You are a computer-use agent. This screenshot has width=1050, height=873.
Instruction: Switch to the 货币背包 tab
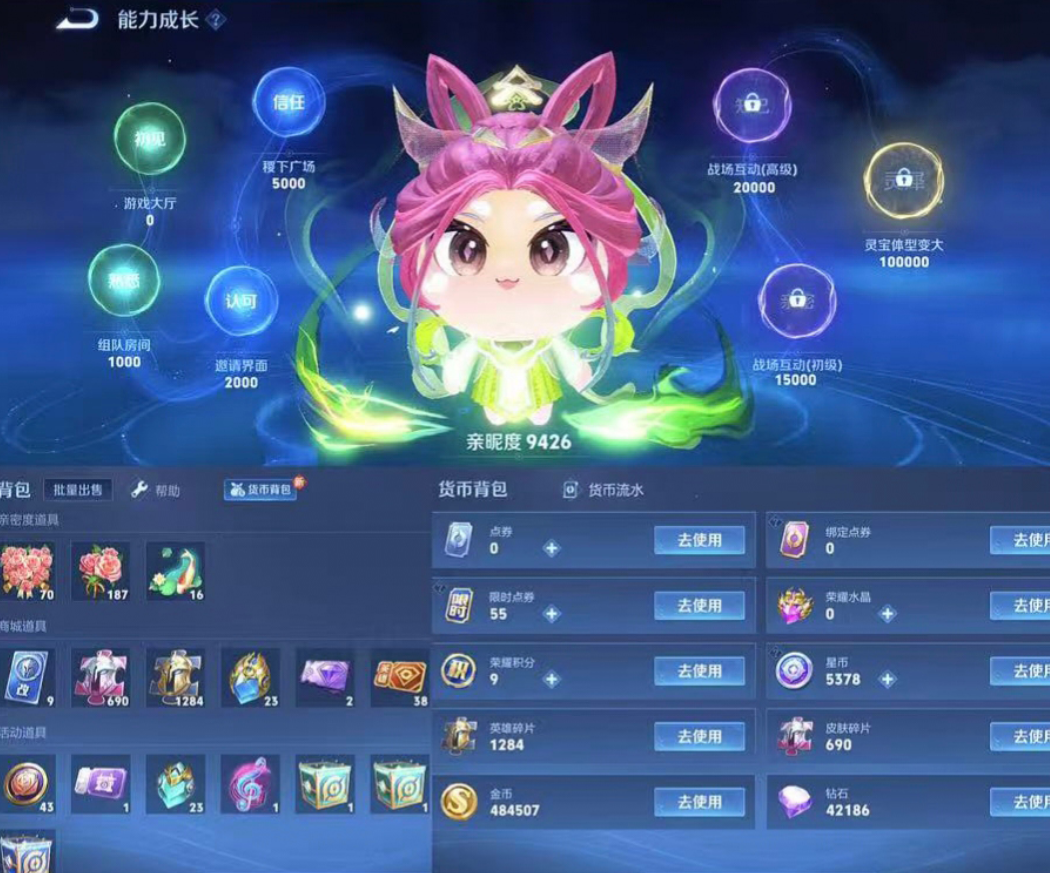[260, 489]
